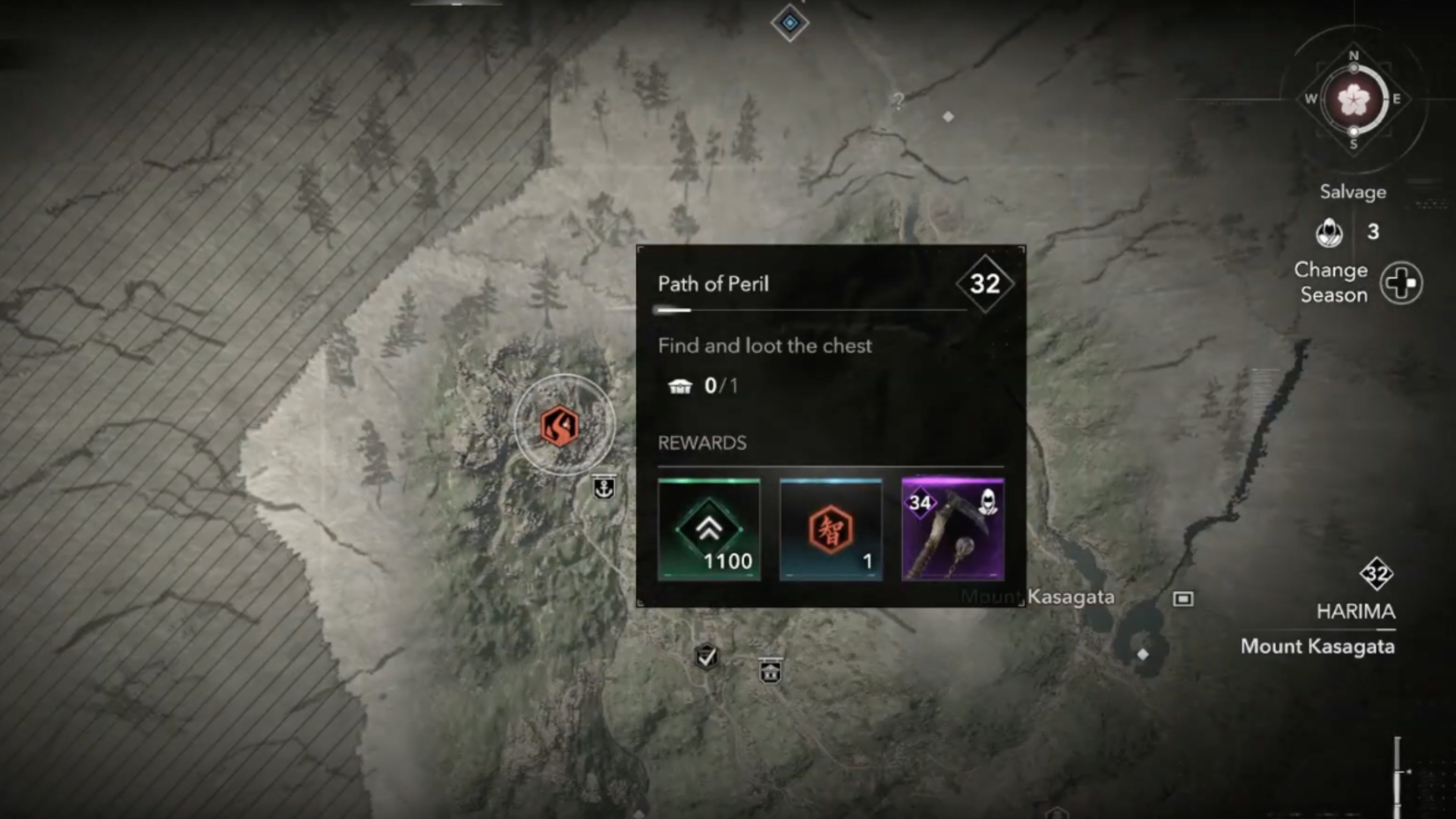
Task: Click the anchor harbor map marker
Action: 604,488
